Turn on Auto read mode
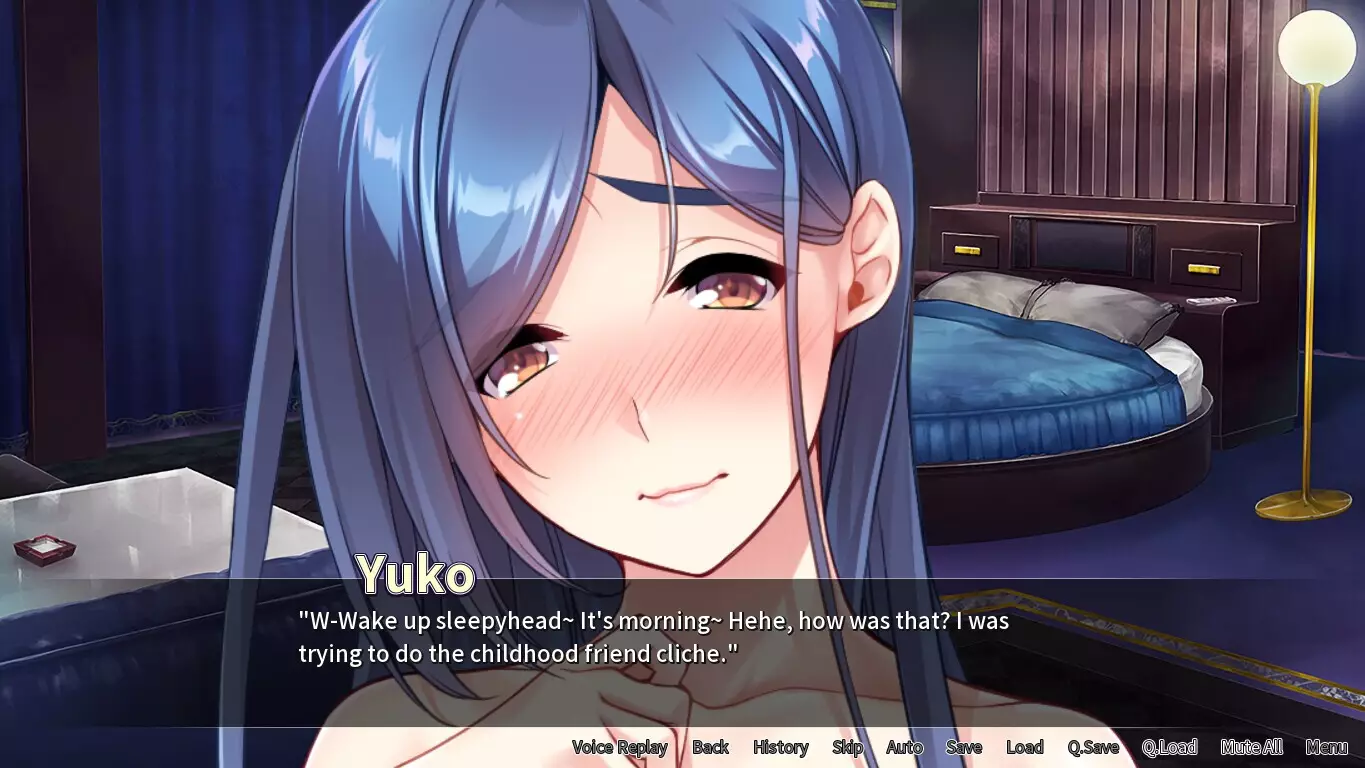This screenshot has height=768, width=1365. [903, 747]
